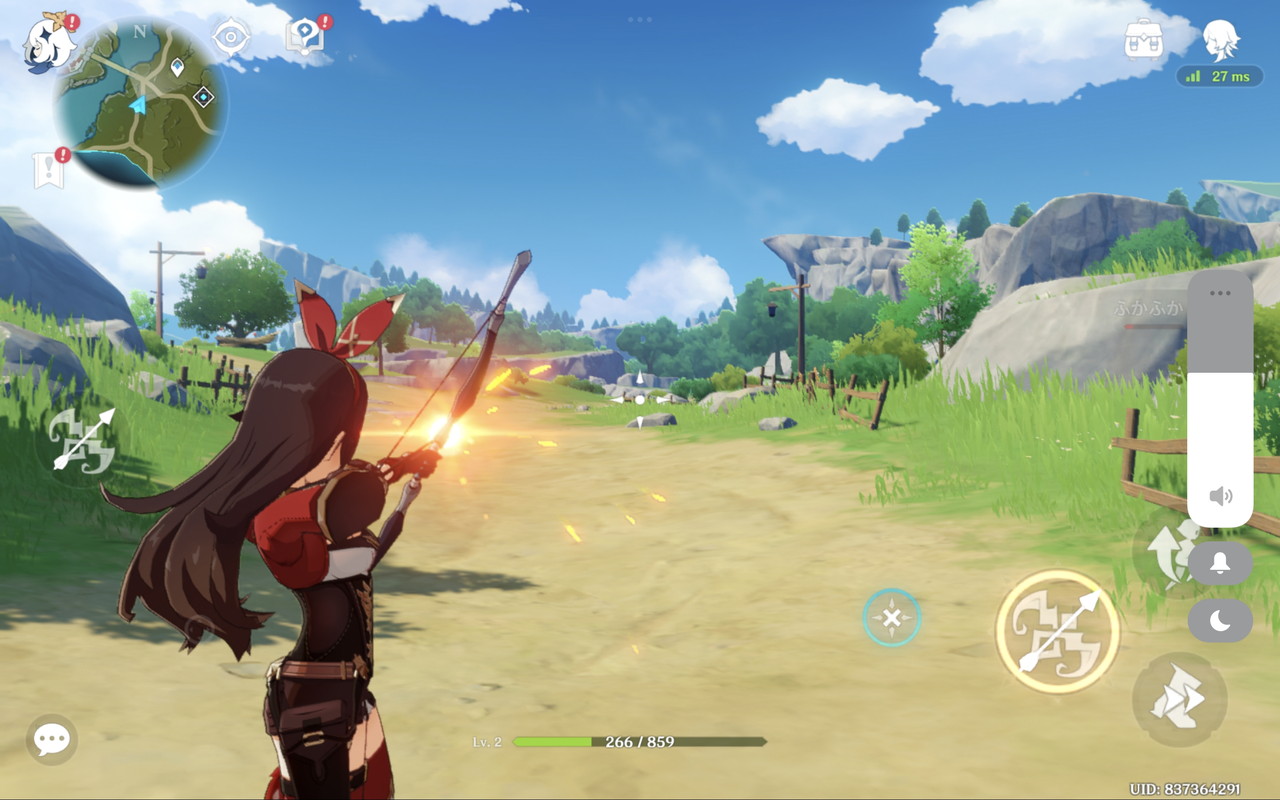Toggle the bell silent mode button
The image size is (1280, 800).
coord(1220,563)
